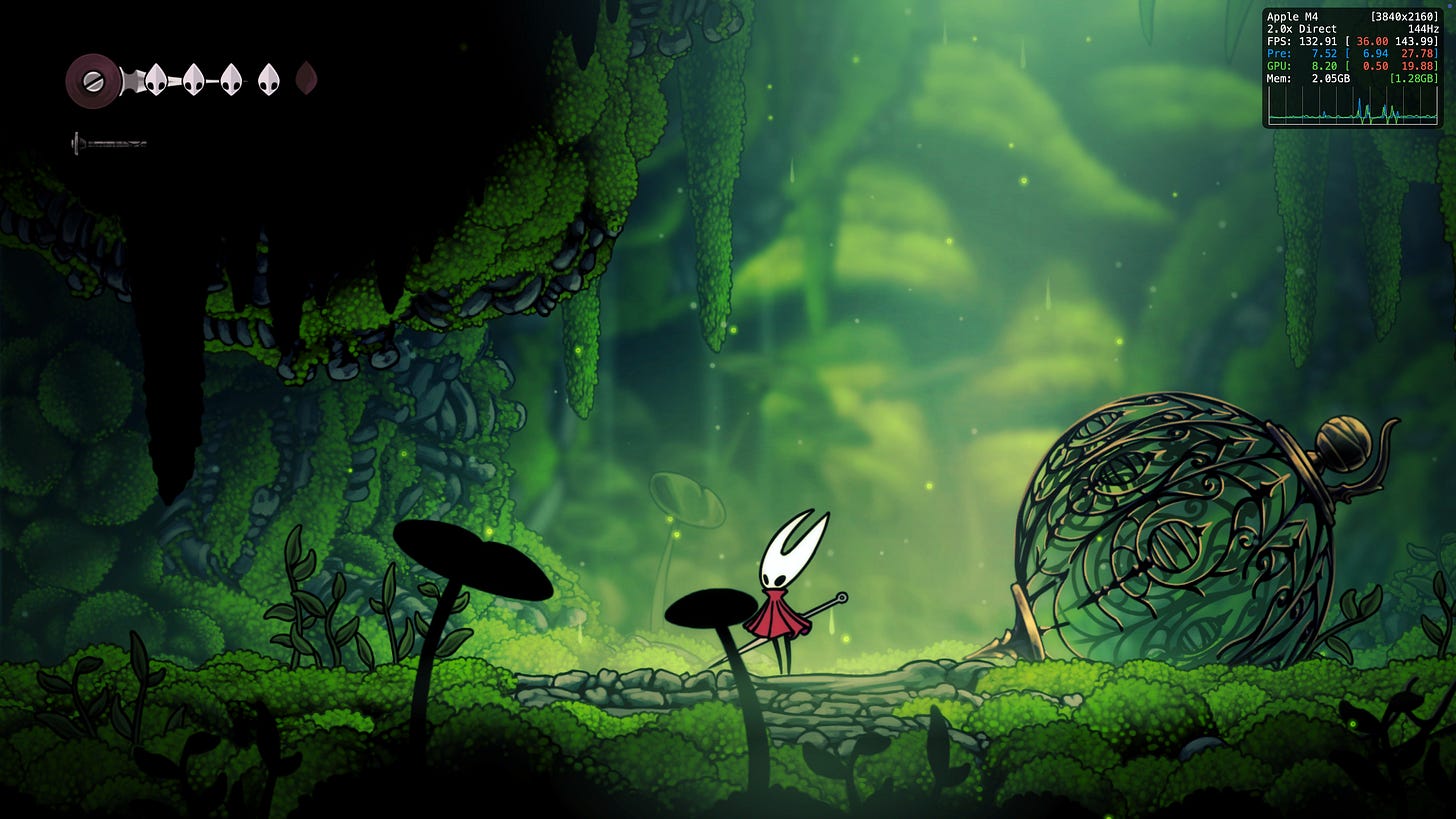Select the needle gauge below the masks

pyautogui.click(x=107, y=142)
